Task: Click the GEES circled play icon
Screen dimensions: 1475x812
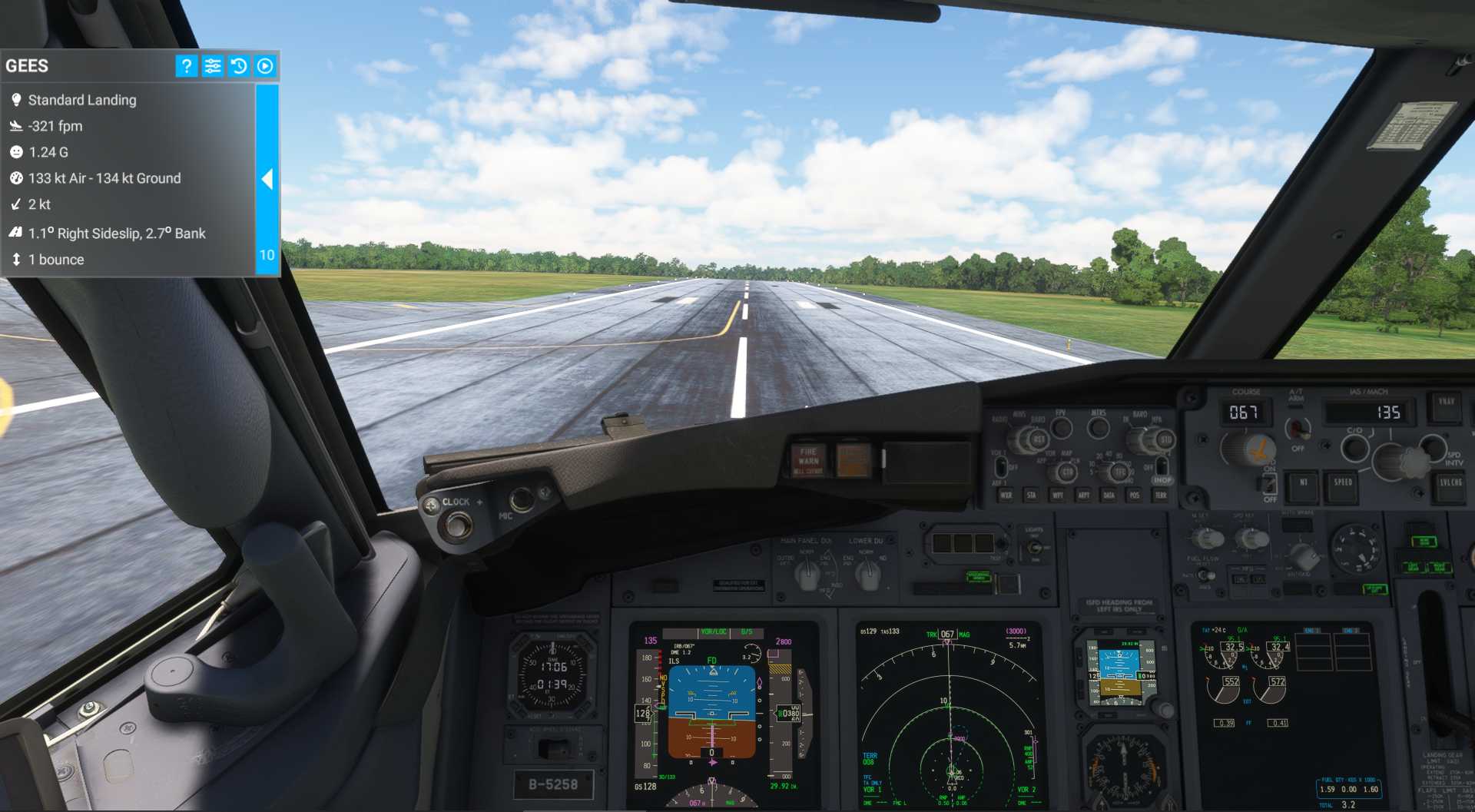Action: 265,66
